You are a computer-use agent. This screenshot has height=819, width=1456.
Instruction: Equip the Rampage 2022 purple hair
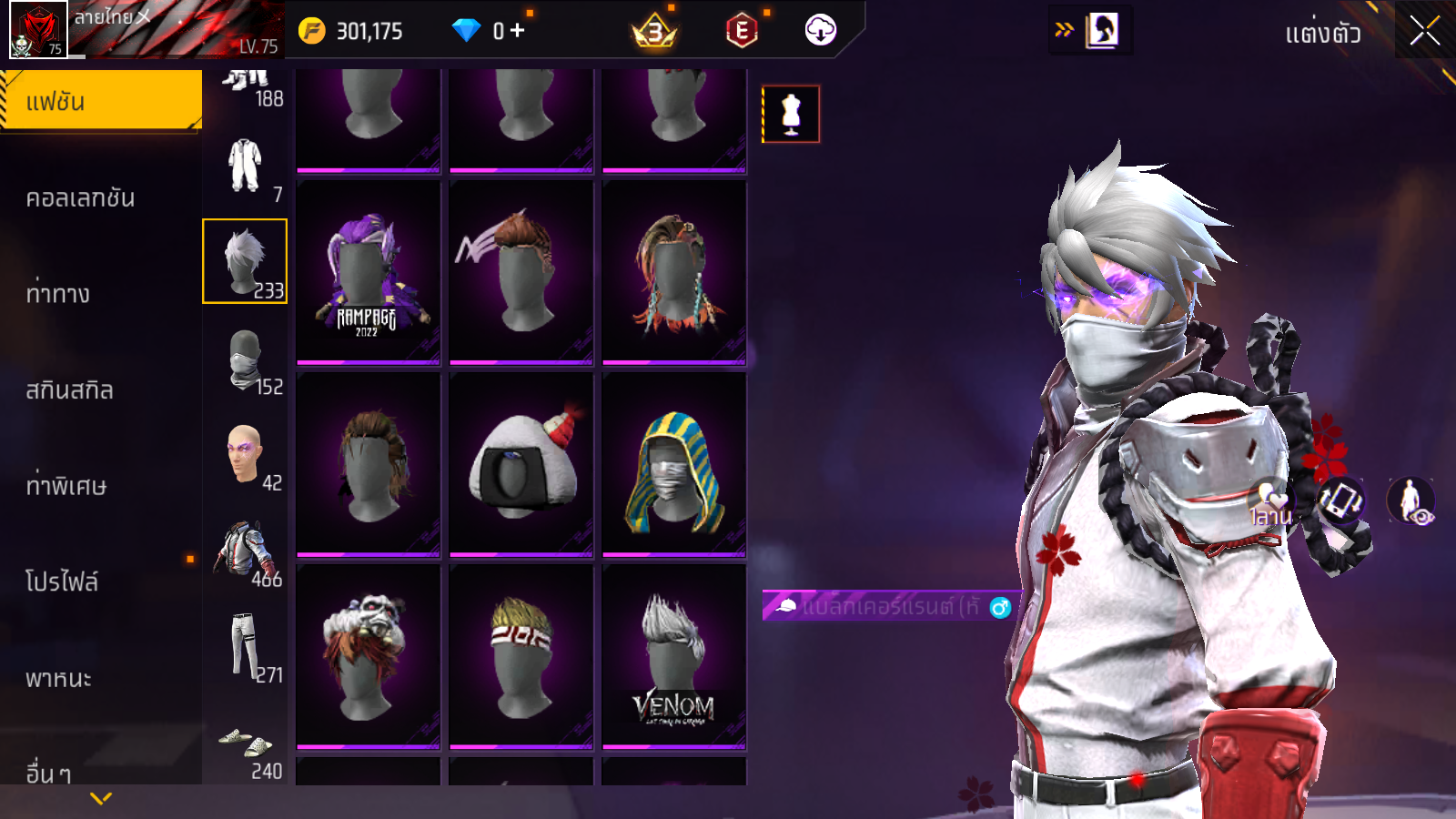pos(368,273)
